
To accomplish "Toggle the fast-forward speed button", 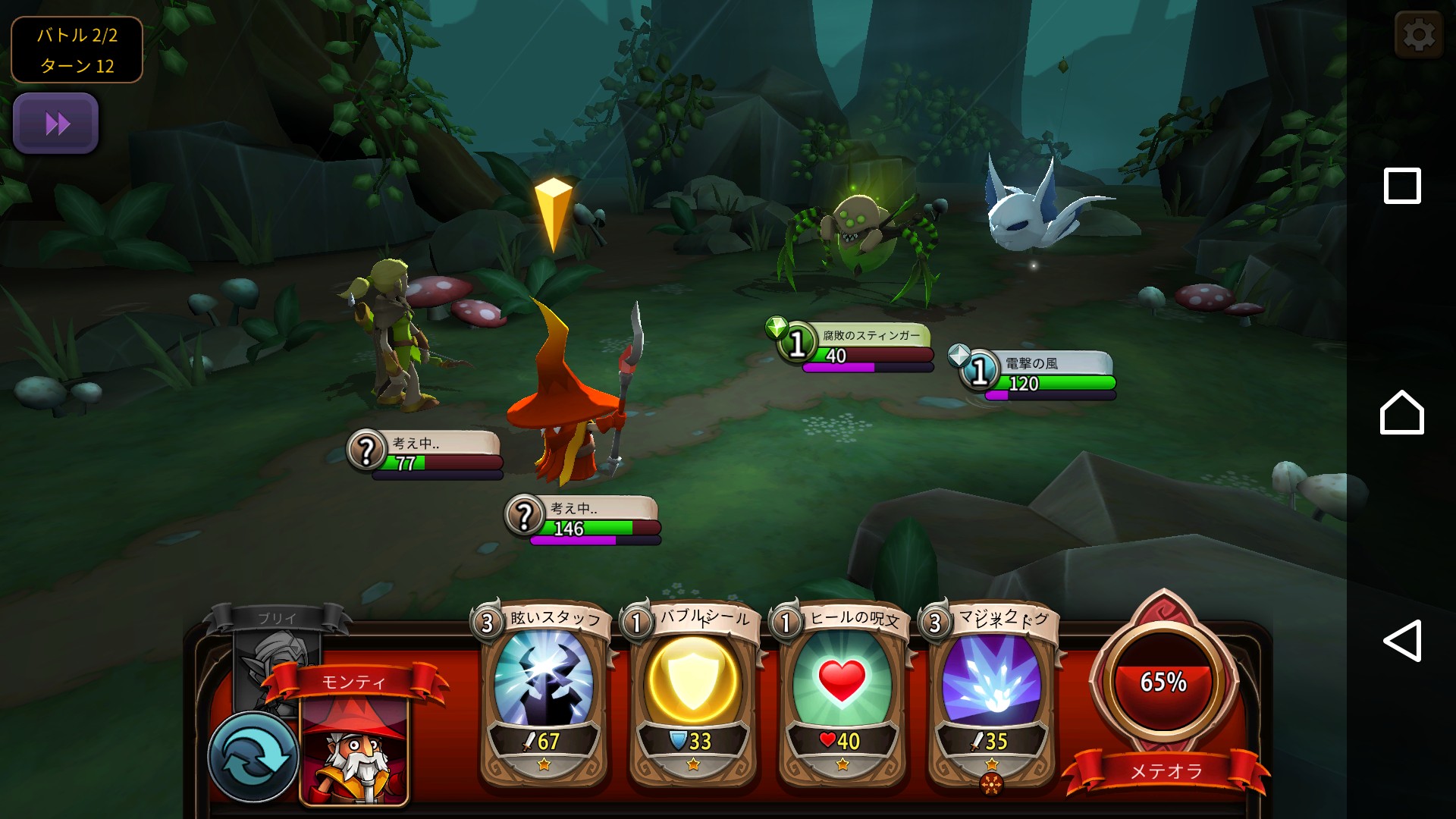I will (x=56, y=124).
